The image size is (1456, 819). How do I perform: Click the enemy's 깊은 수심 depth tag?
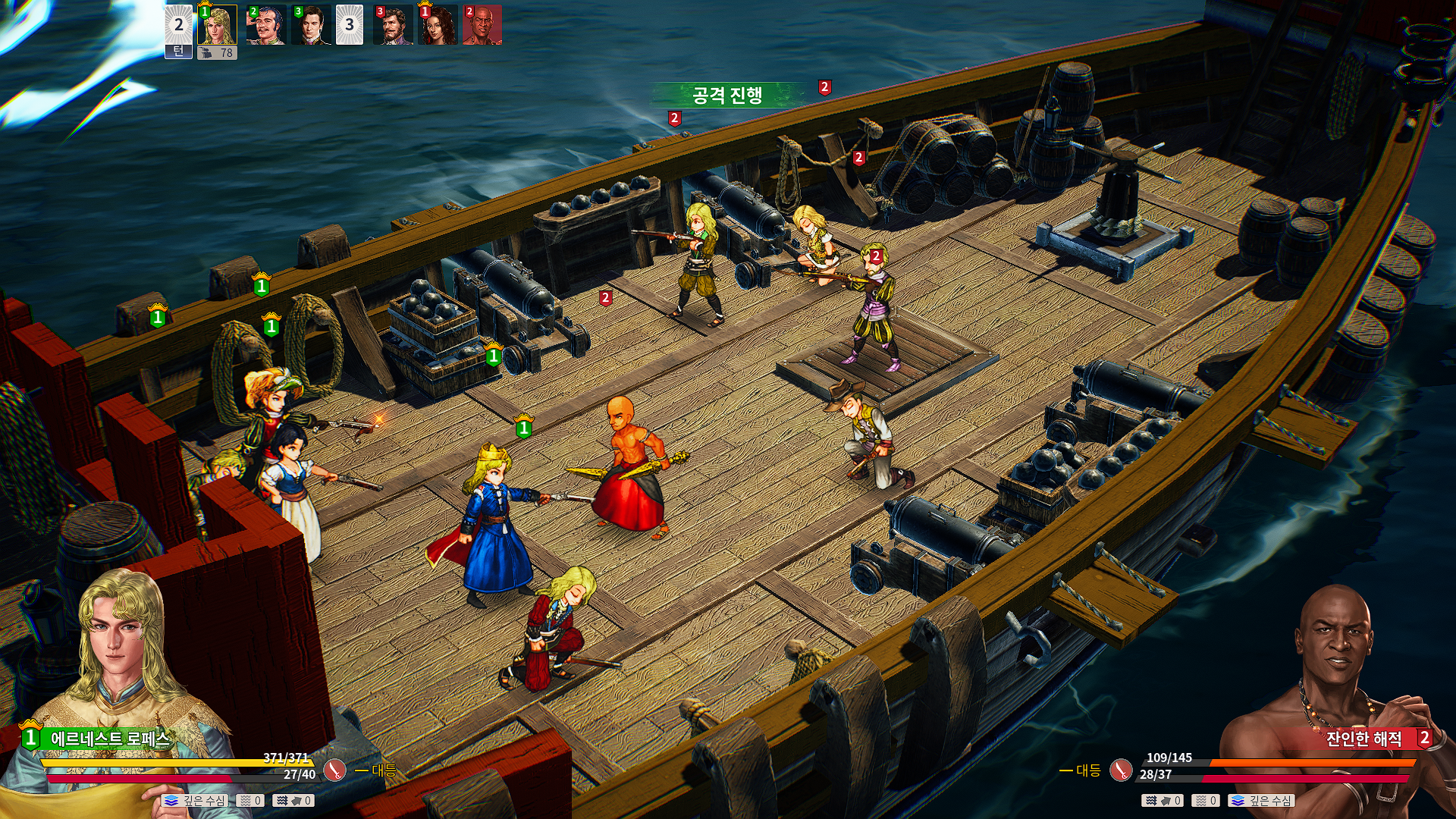click(x=1262, y=801)
